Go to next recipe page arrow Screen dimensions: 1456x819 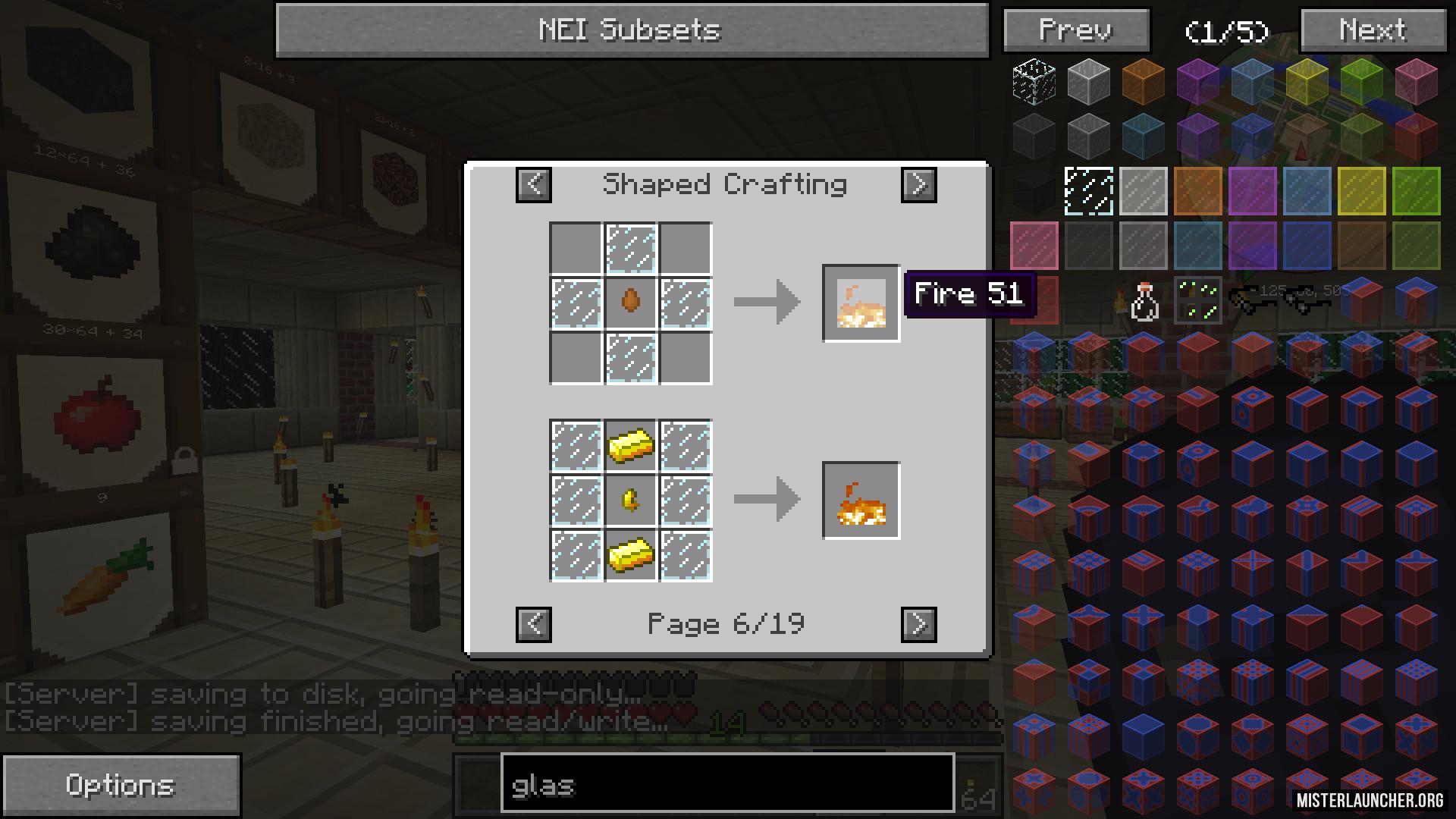tap(918, 624)
